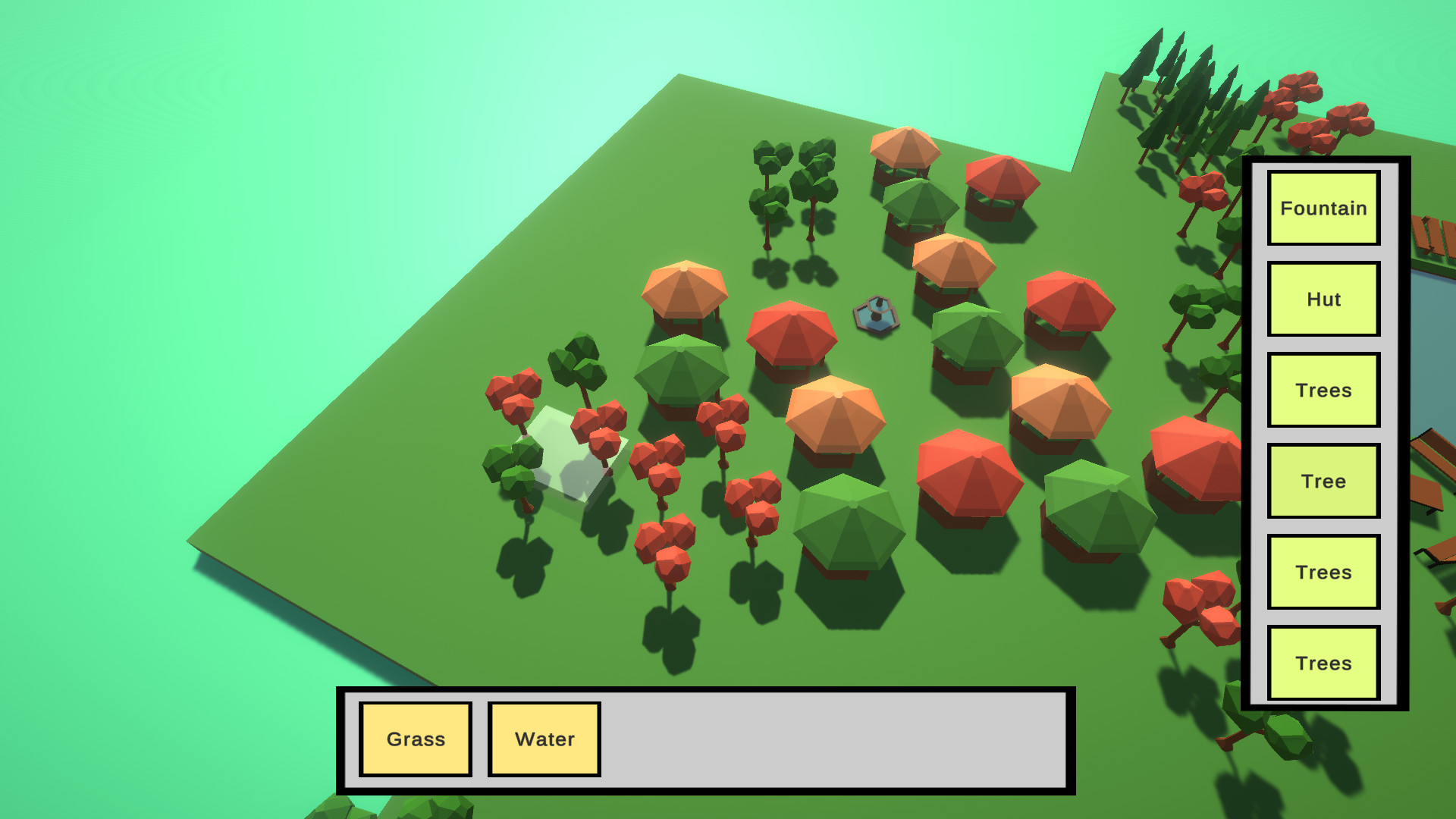Screen dimensions: 1456x819
Task: Choose the topmost Trees option in the side panel
Action: coord(1323,390)
